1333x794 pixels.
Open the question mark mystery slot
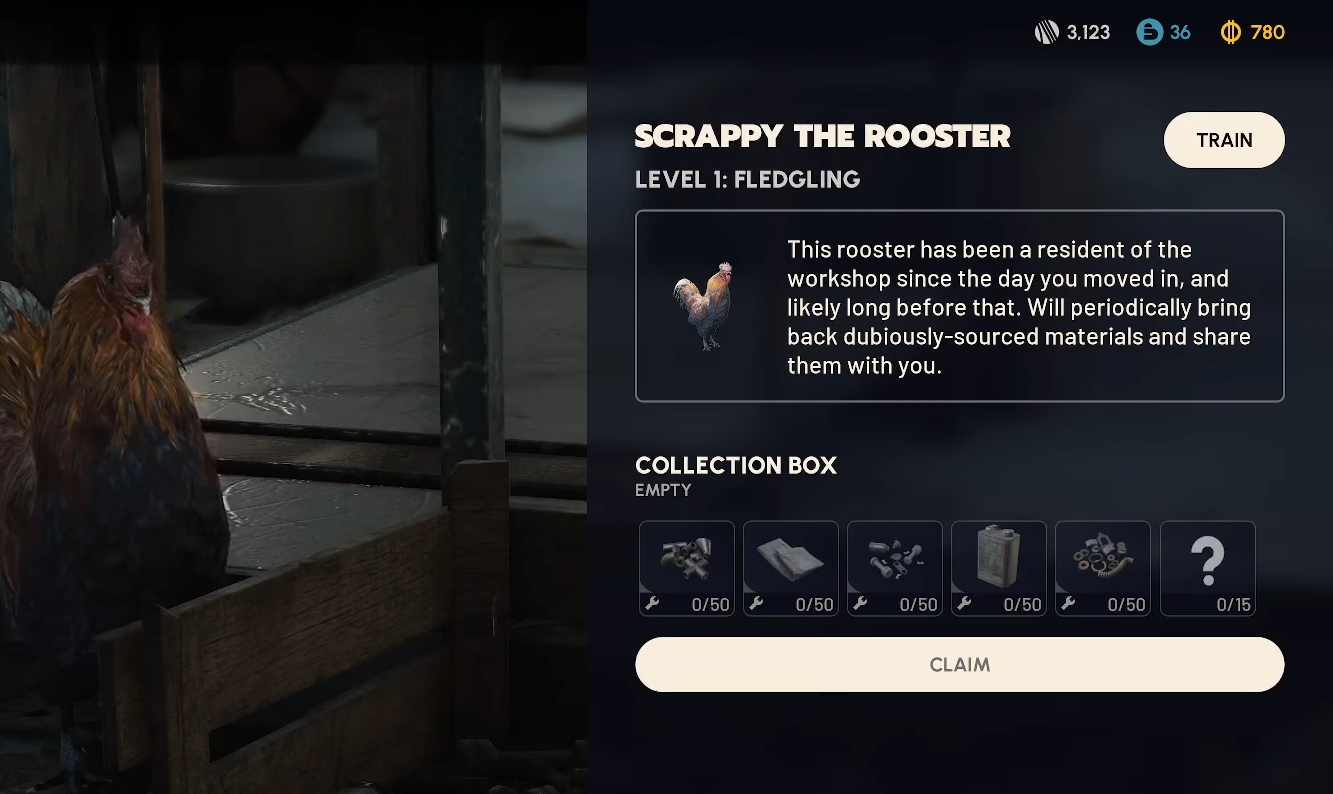[1207, 568]
